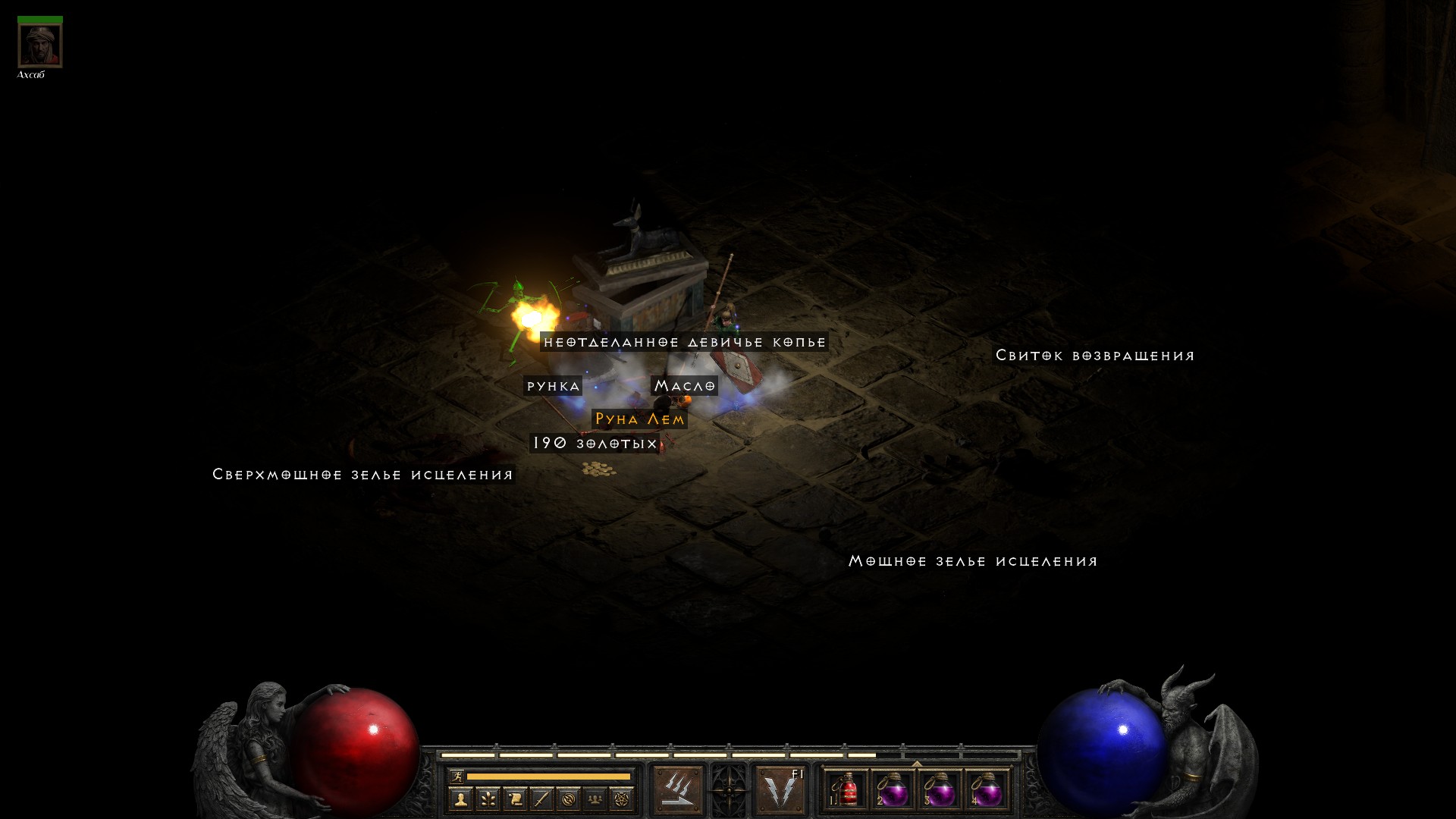
Task: Open the skill tree icon
Action: [488, 799]
